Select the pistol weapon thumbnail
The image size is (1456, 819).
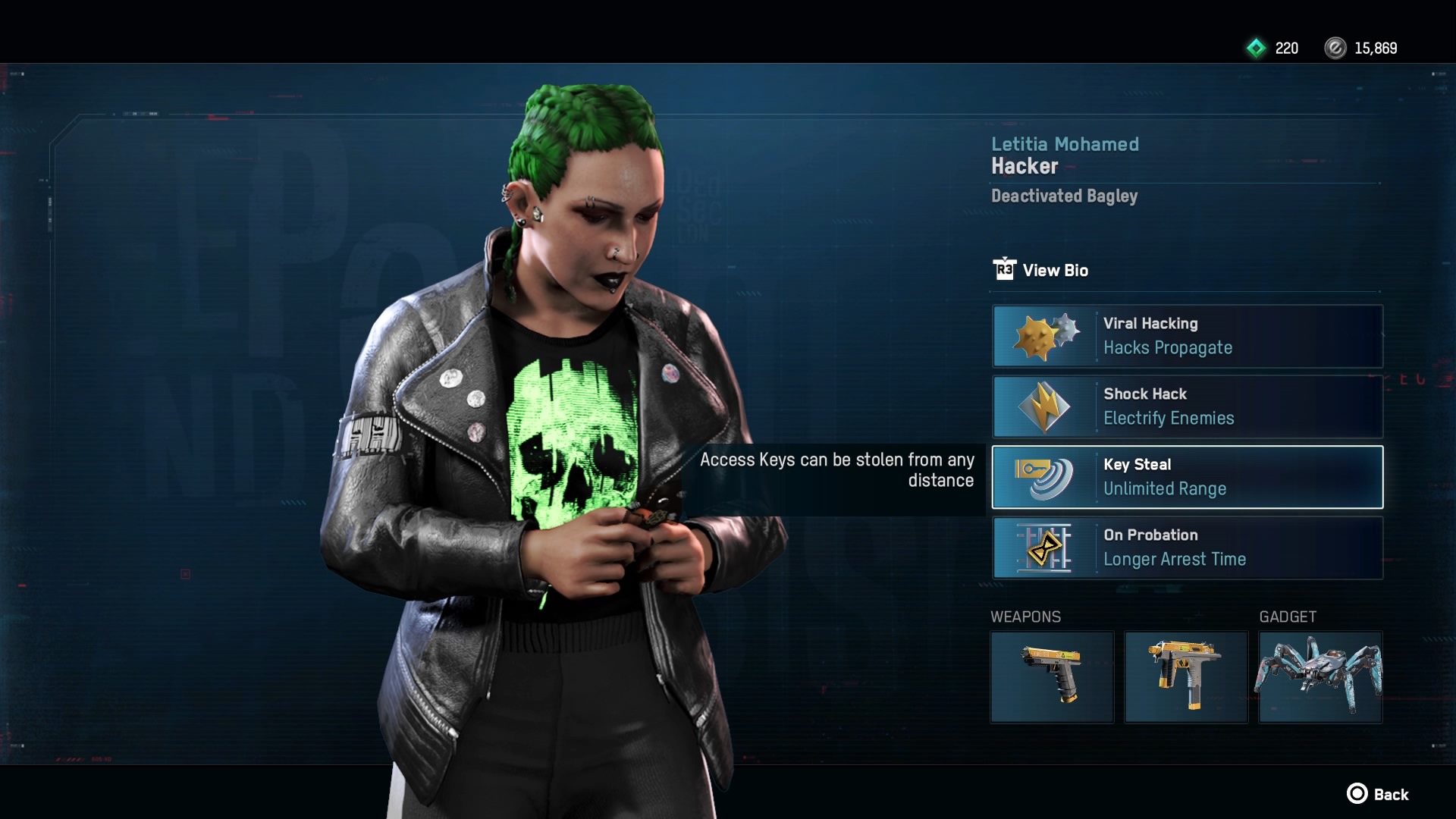1053,676
